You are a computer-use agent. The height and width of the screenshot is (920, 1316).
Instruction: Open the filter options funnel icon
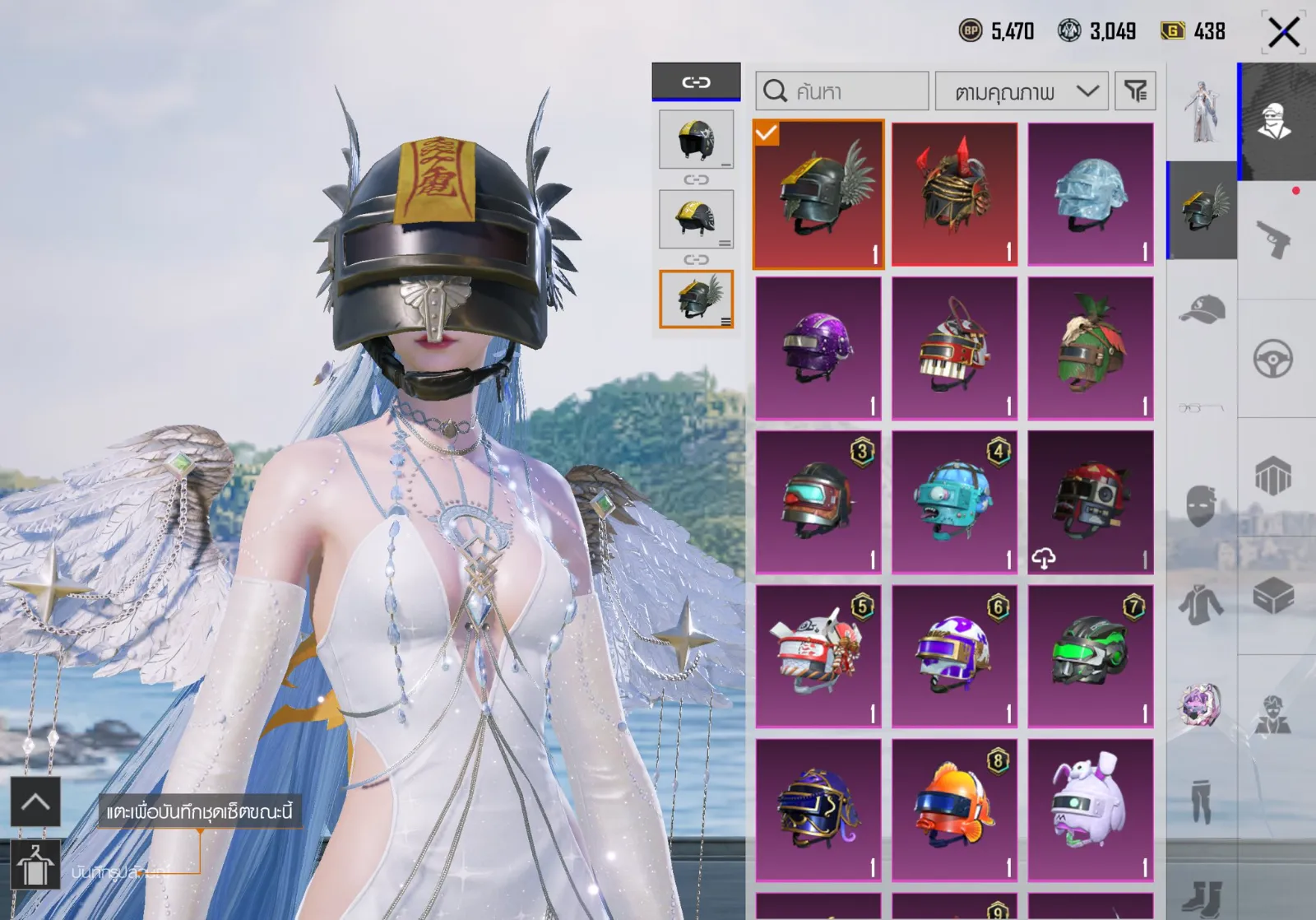coord(1135,91)
